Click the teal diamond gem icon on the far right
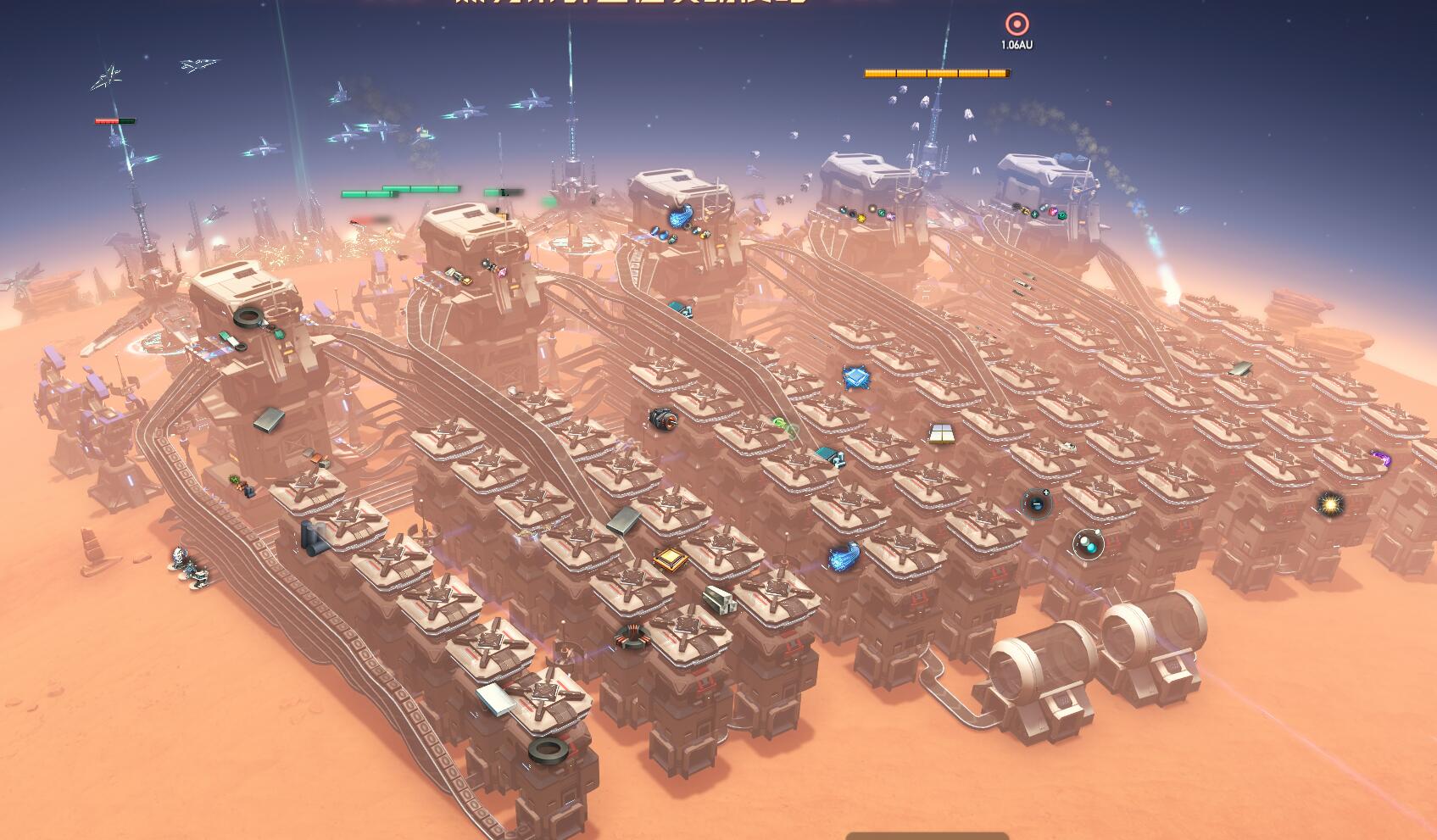The width and height of the screenshot is (1437, 840). [x=1044, y=208]
